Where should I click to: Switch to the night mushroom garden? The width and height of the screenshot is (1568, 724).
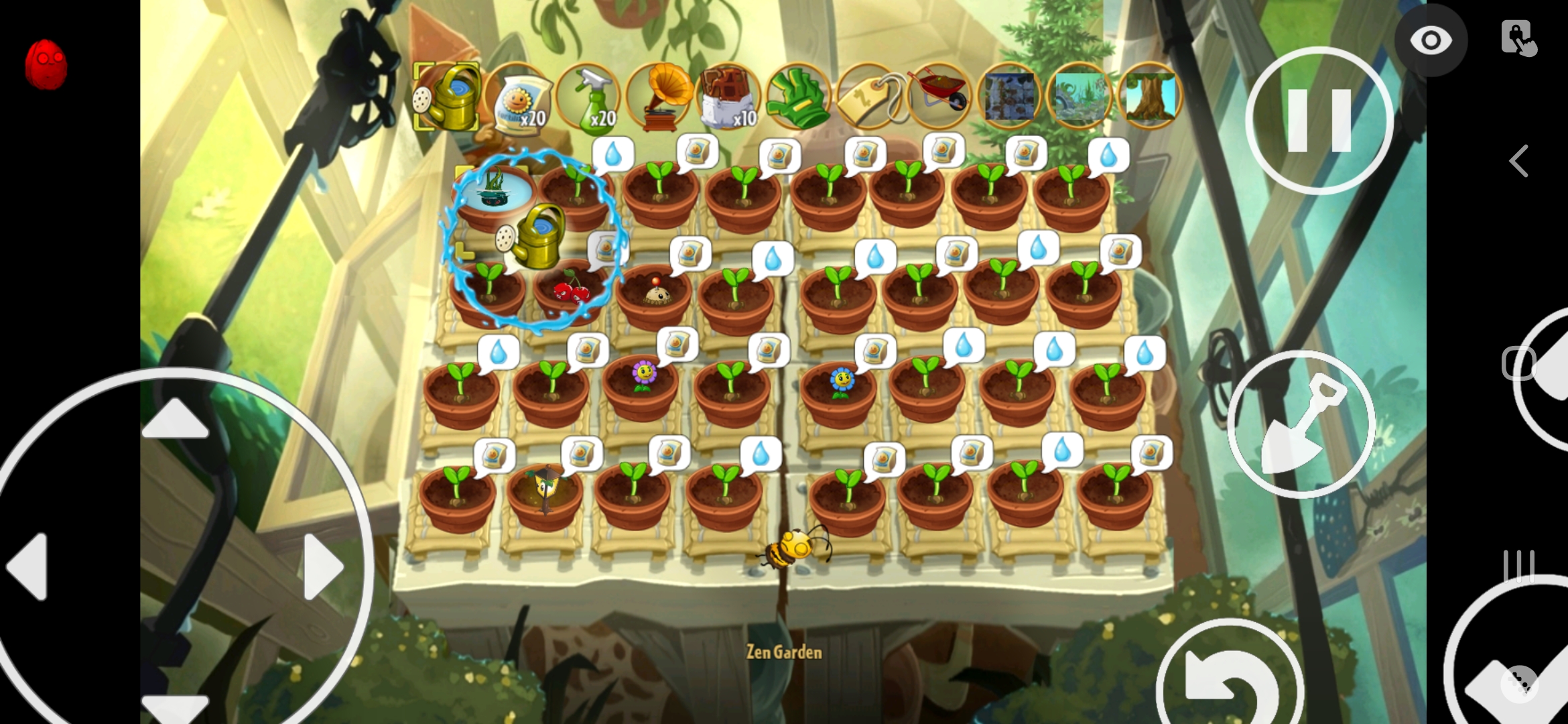(1010, 97)
